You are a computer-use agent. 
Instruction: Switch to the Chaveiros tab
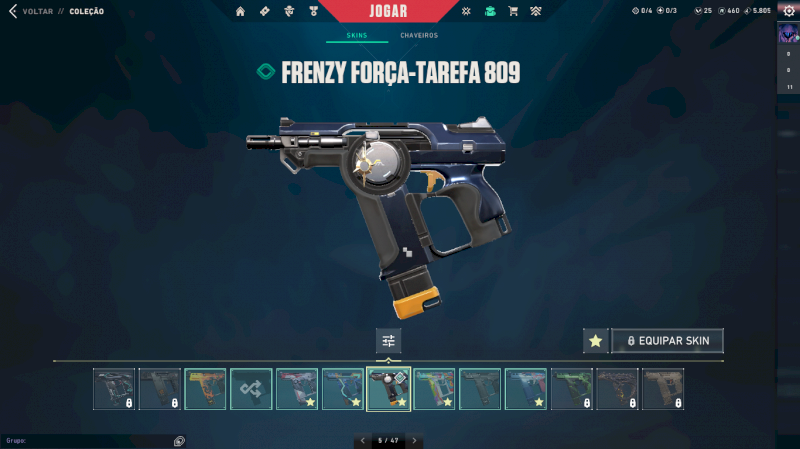pos(419,36)
